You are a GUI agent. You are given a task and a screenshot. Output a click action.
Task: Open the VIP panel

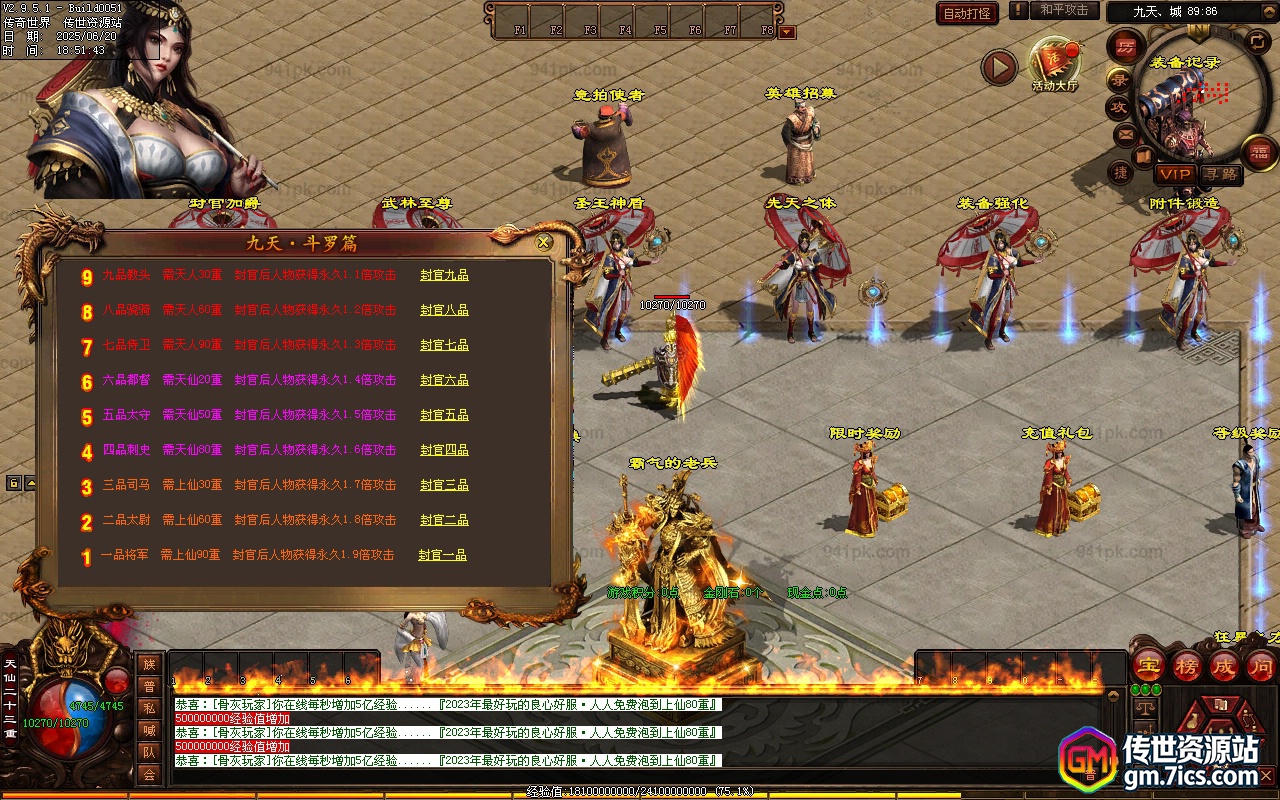[x=1175, y=174]
